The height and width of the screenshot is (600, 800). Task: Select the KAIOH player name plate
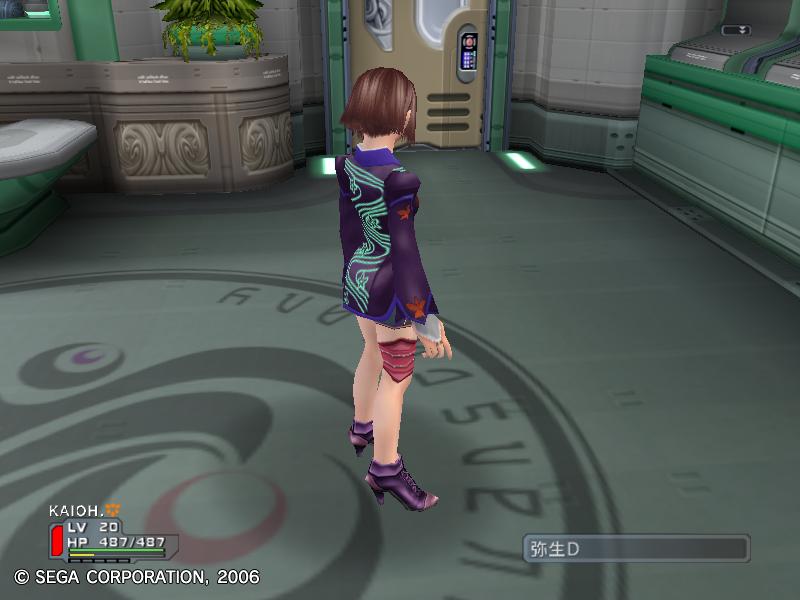click(x=78, y=510)
